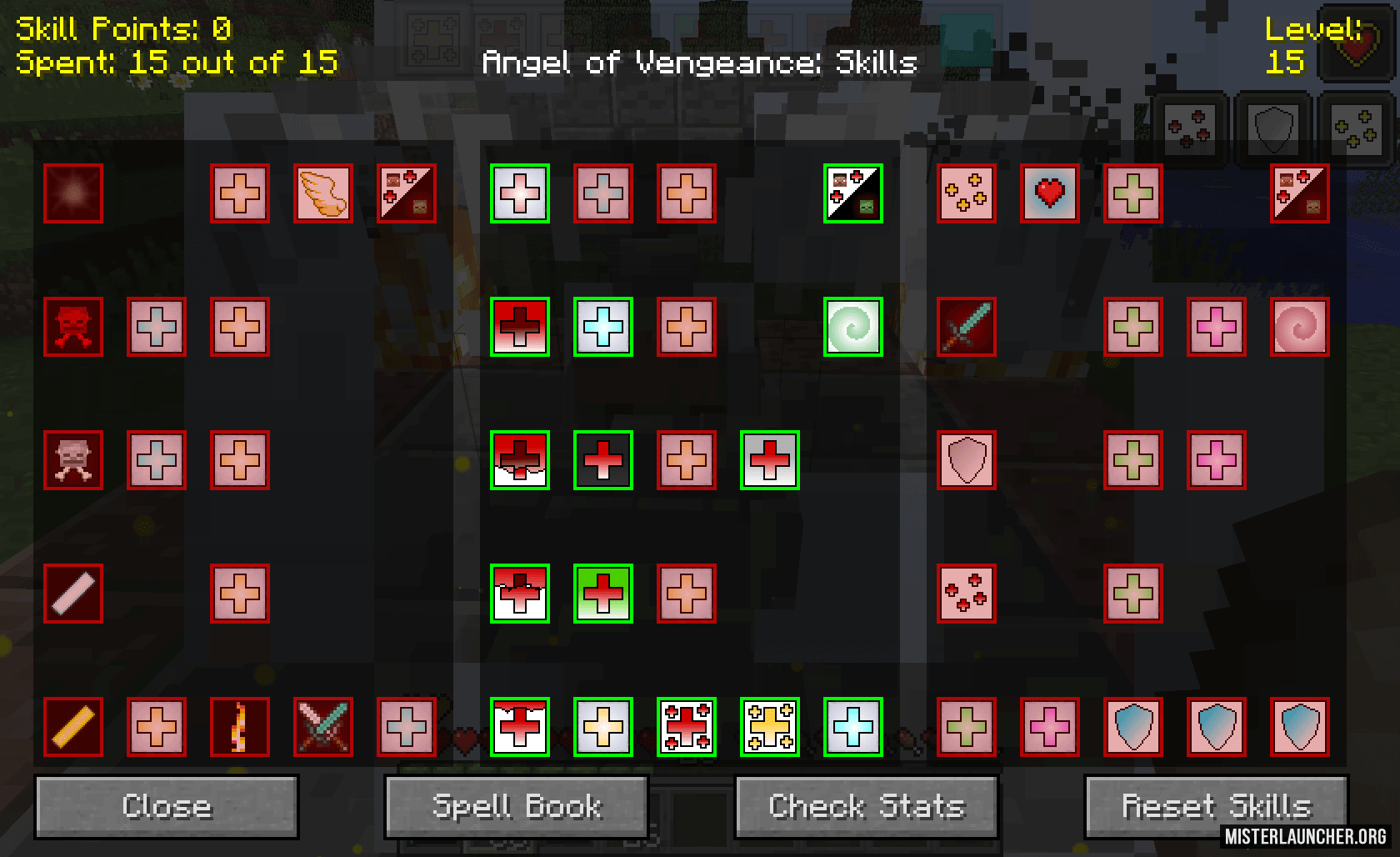The height and width of the screenshot is (857, 1400).
Task: Open the Spell Book
Action: pos(516,807)
